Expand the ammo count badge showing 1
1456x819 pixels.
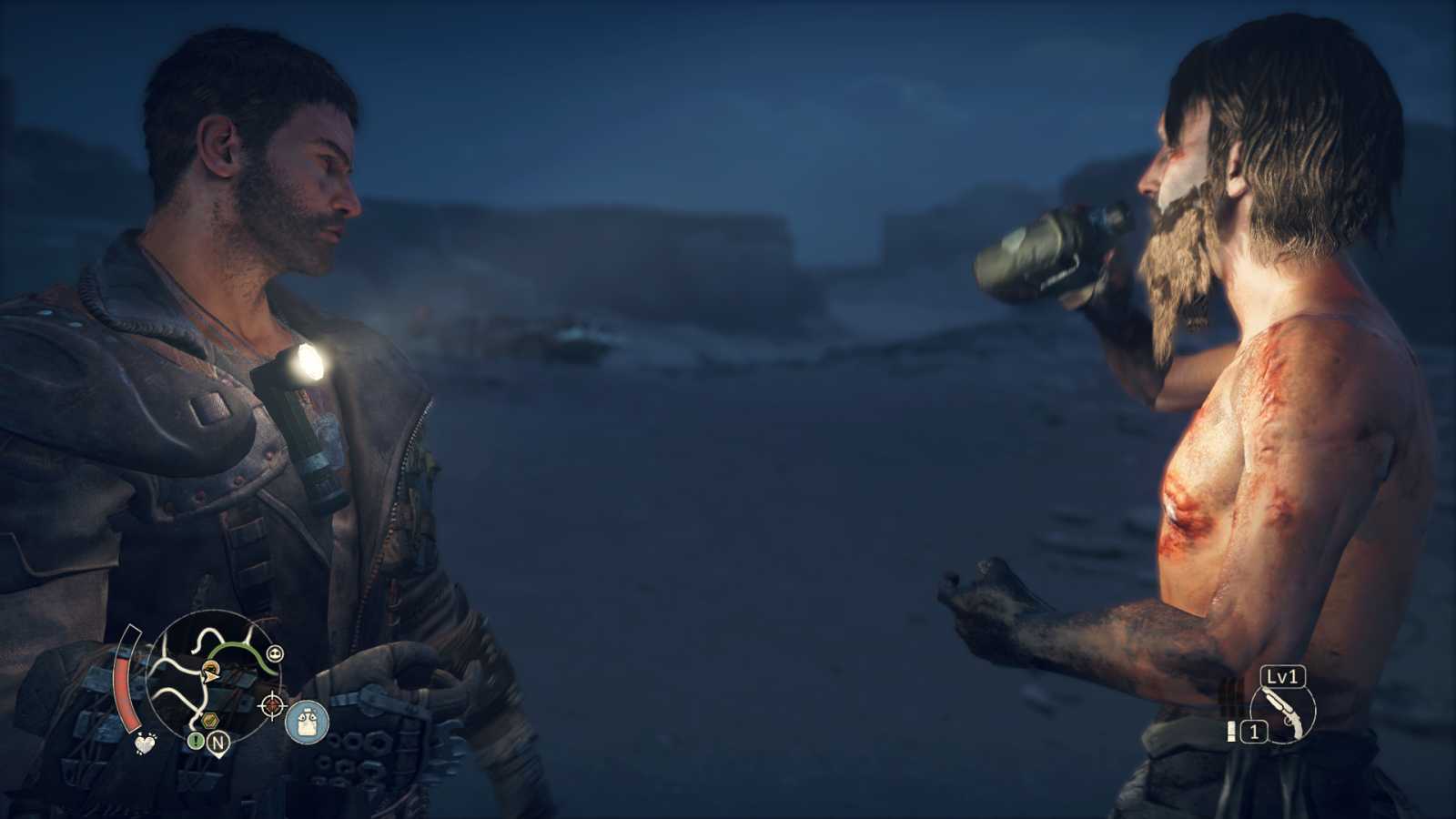tap(1254, 731)
